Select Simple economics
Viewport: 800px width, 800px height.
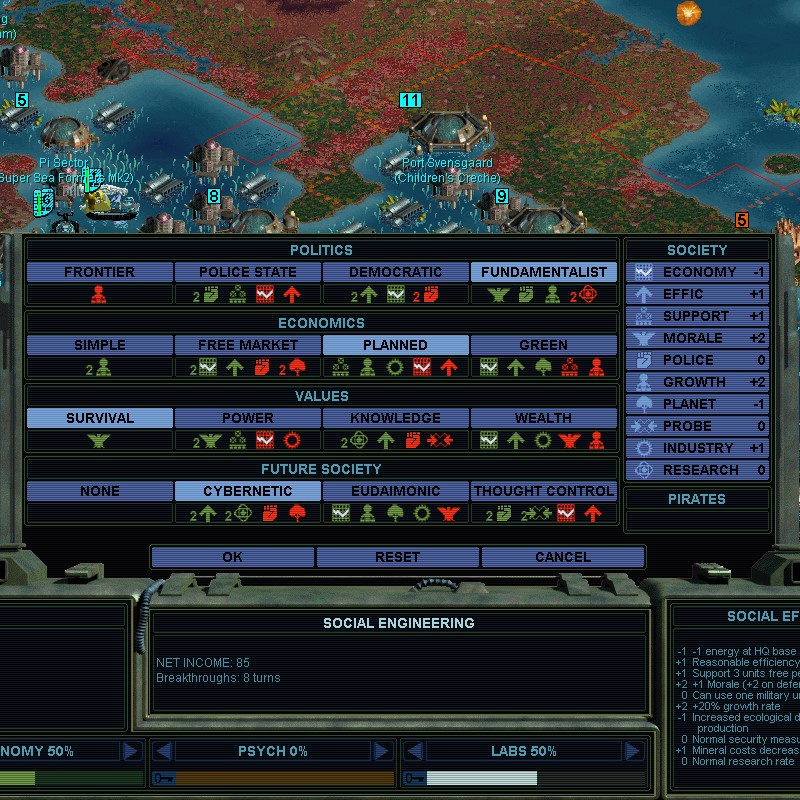tap(99, 345)
